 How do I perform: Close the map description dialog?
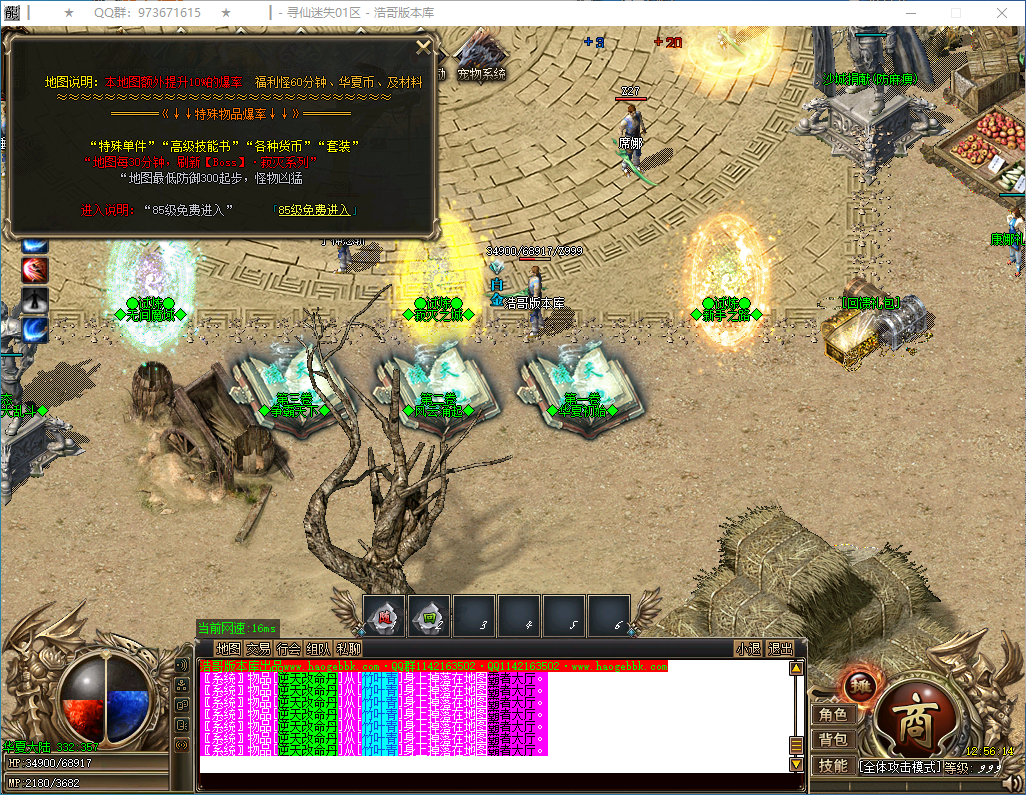click(423, 46)
